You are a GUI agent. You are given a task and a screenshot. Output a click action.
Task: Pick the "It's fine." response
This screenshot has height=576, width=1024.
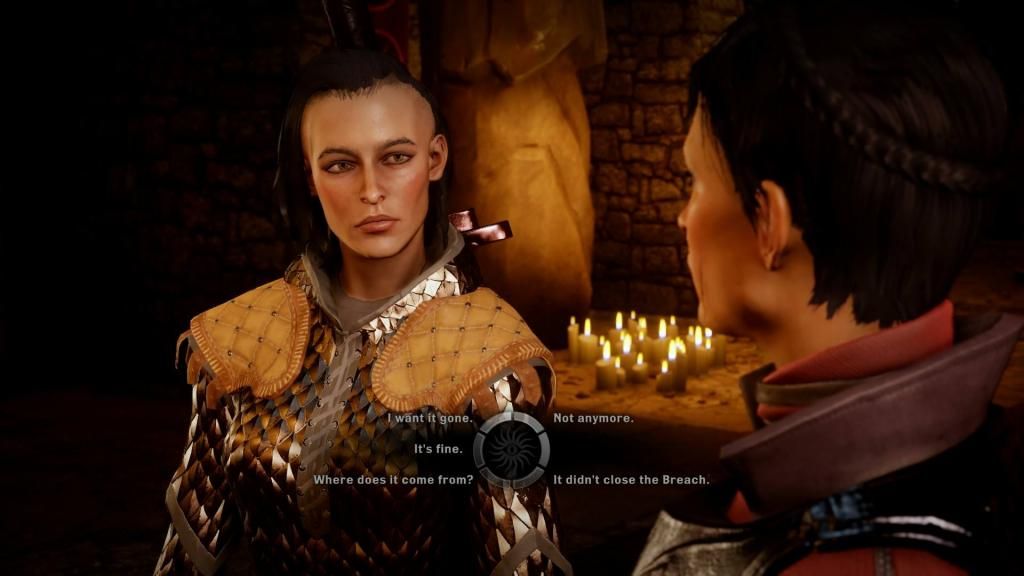pos(438,449)
